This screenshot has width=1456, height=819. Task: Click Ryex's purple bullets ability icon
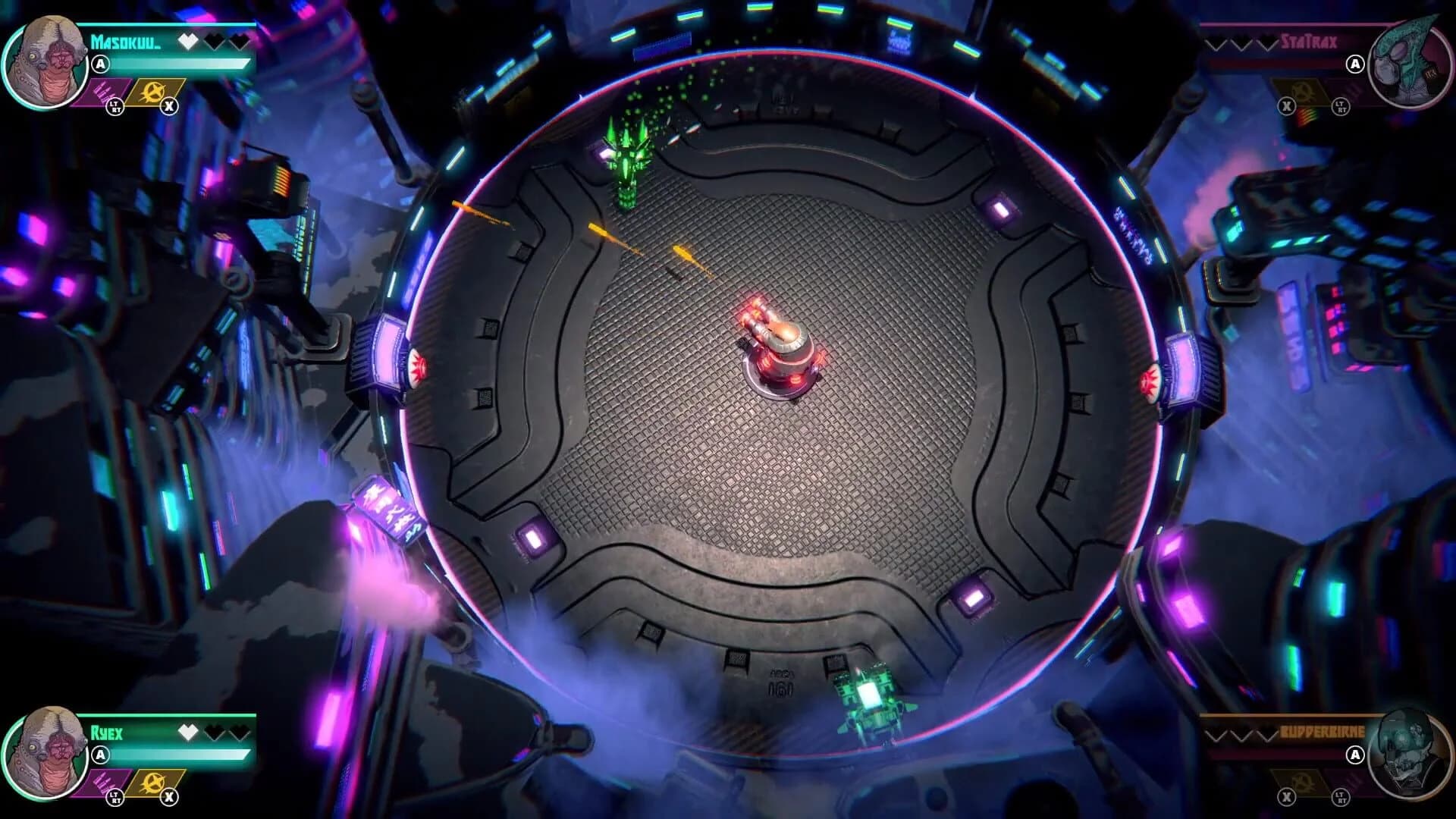coord(103,783)
